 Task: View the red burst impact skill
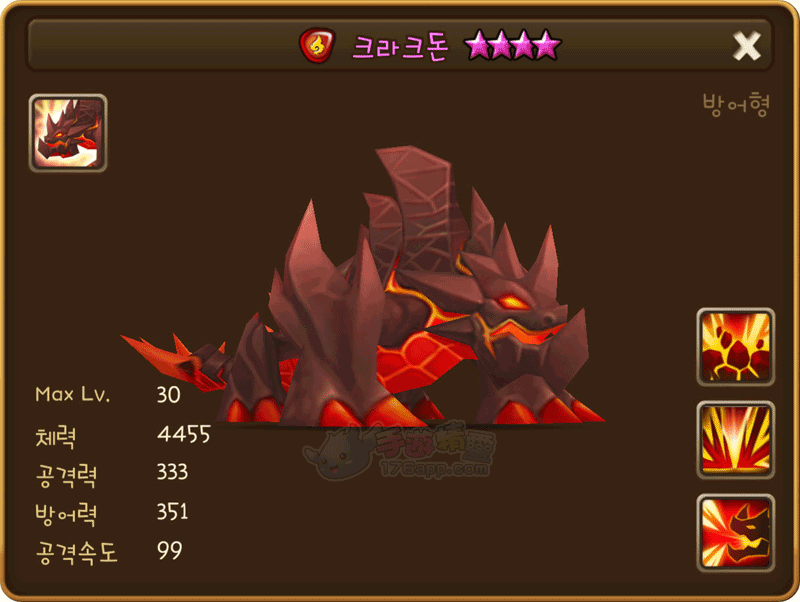coord(736,439)
